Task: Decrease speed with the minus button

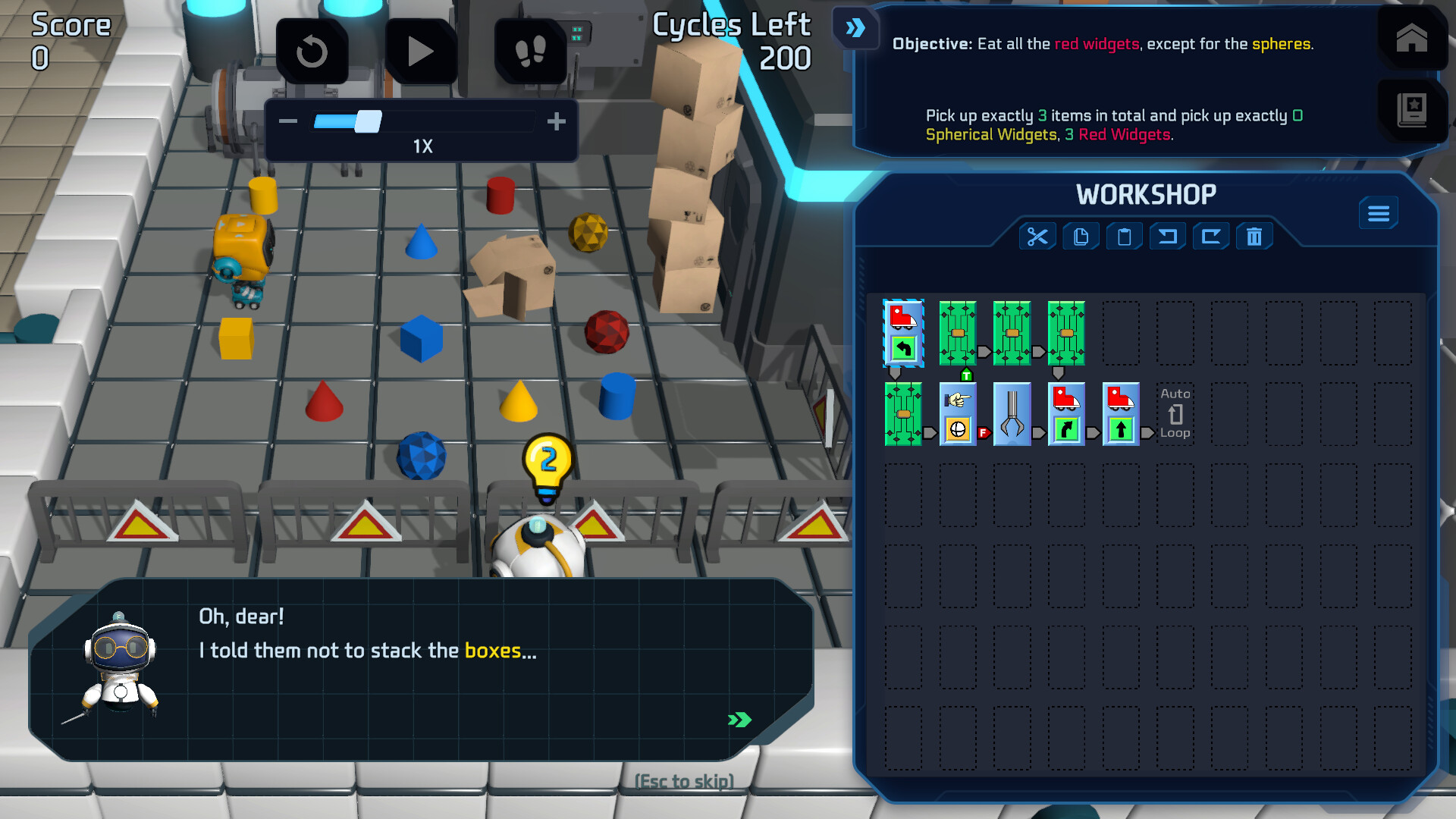Action: pyautogui.click(x=288, y=121)
